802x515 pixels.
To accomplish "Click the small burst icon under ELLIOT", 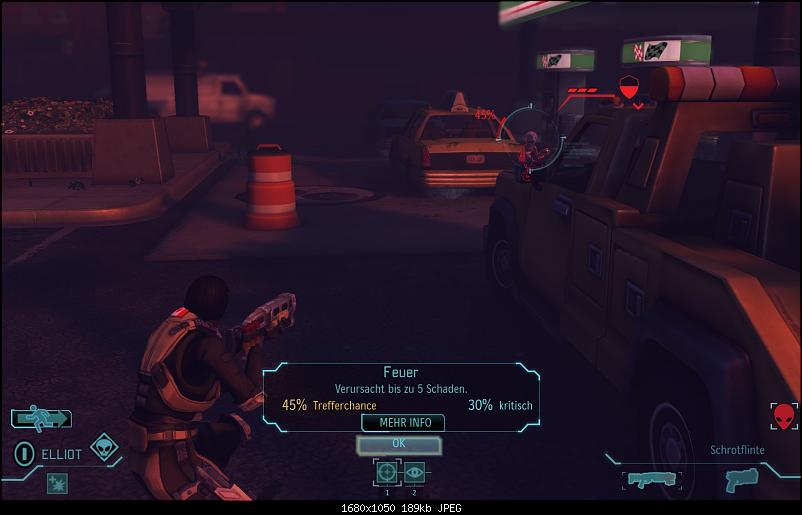I will (56, 483).
